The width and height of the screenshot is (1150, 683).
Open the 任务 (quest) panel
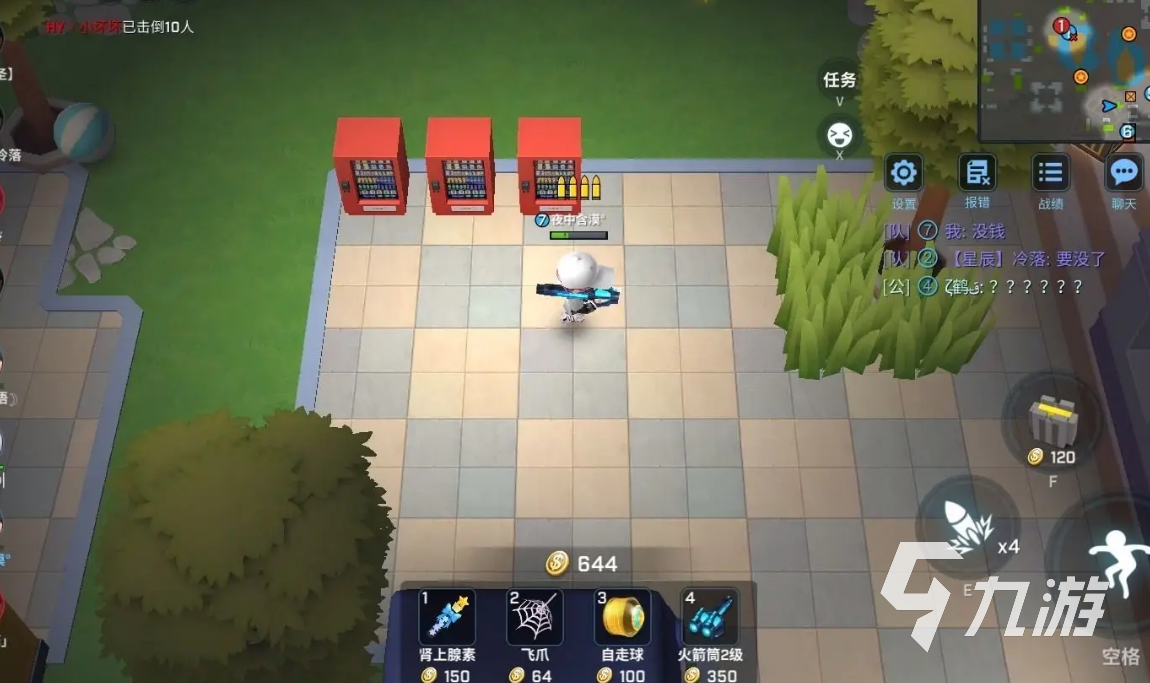(839, 80)
